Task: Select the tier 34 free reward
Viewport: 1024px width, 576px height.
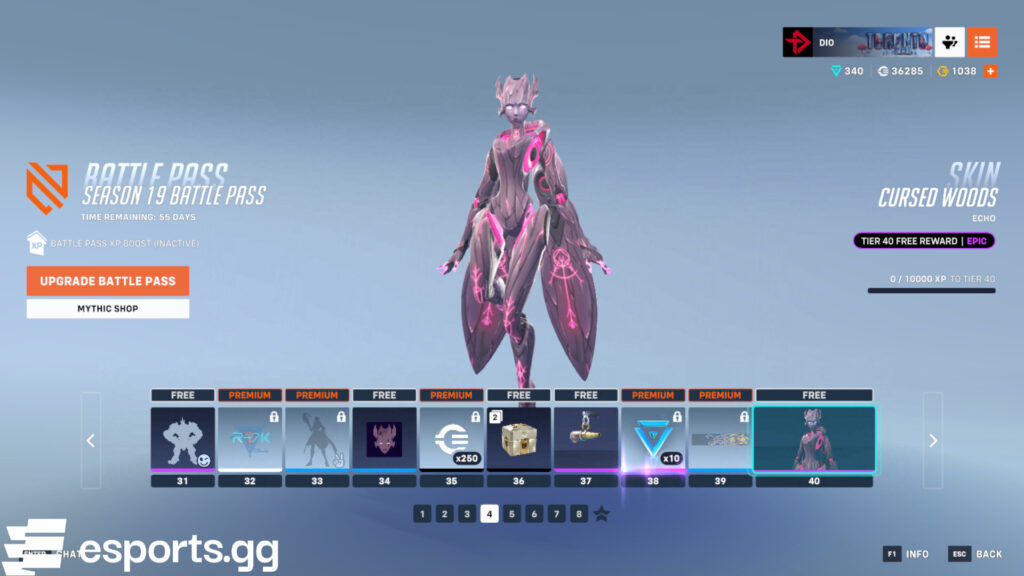Action: (384, 438)
